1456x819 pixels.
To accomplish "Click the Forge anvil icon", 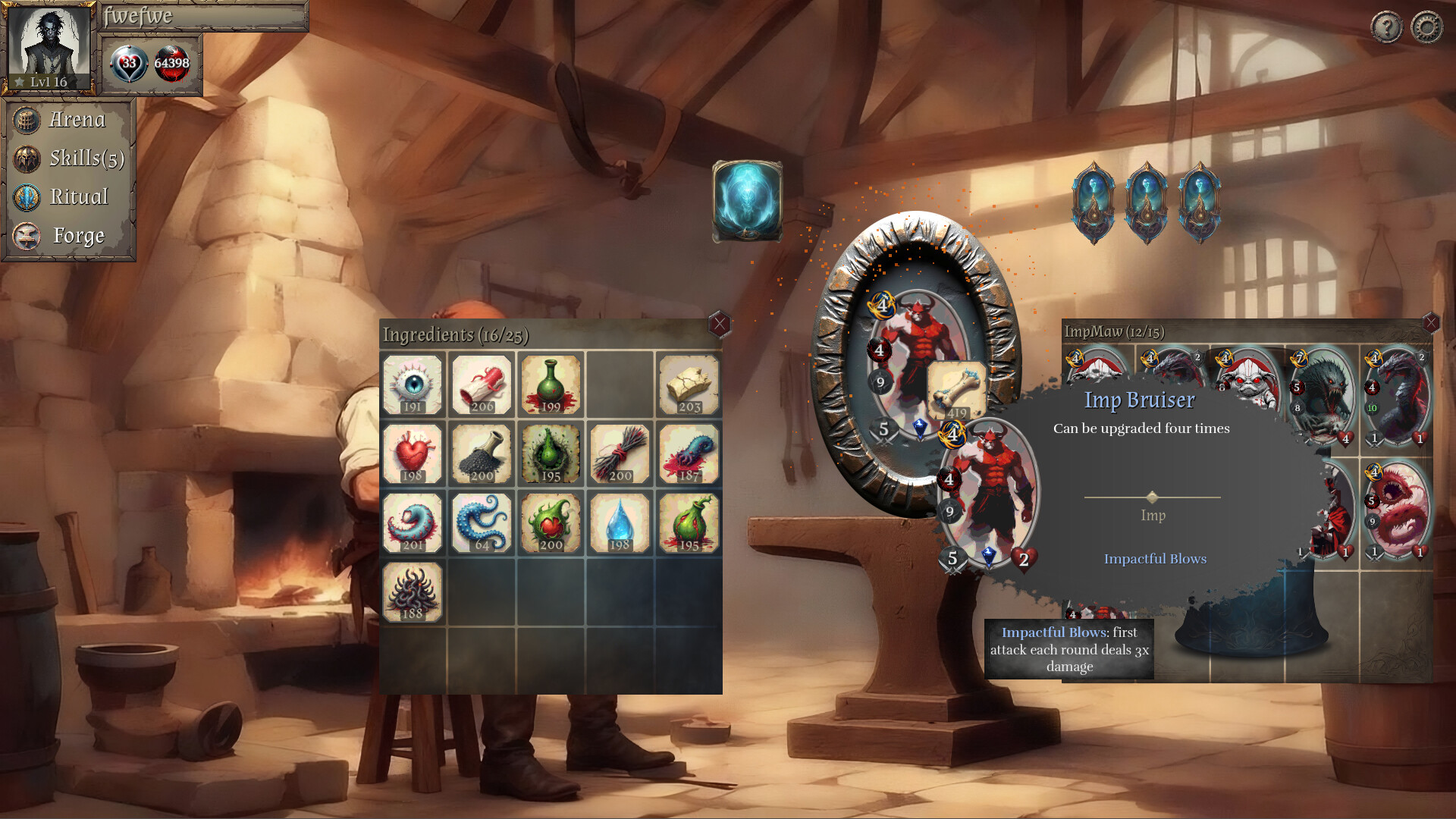I will click(x=27, y=236).
